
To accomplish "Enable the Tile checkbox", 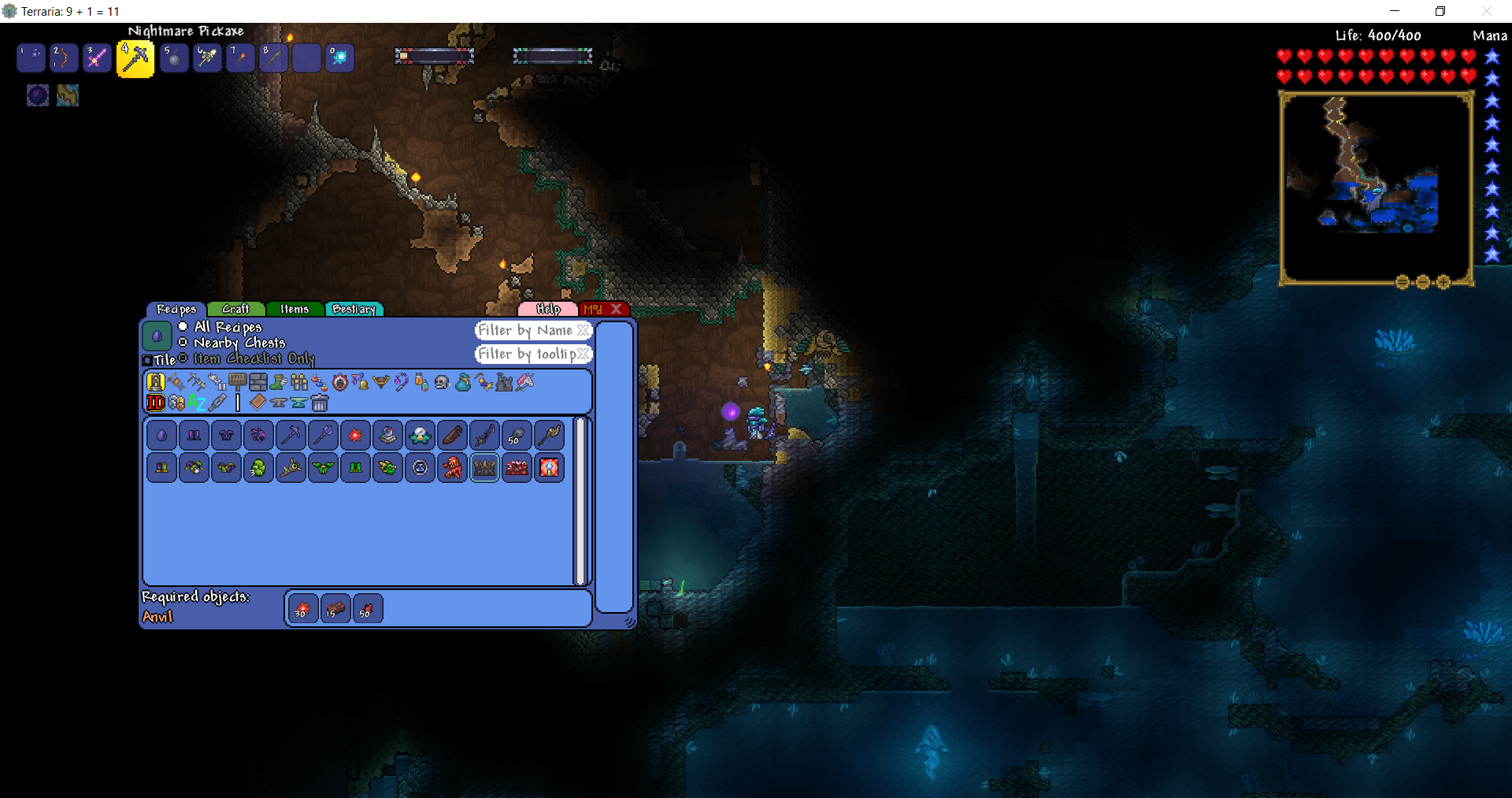I will point(149,359).
